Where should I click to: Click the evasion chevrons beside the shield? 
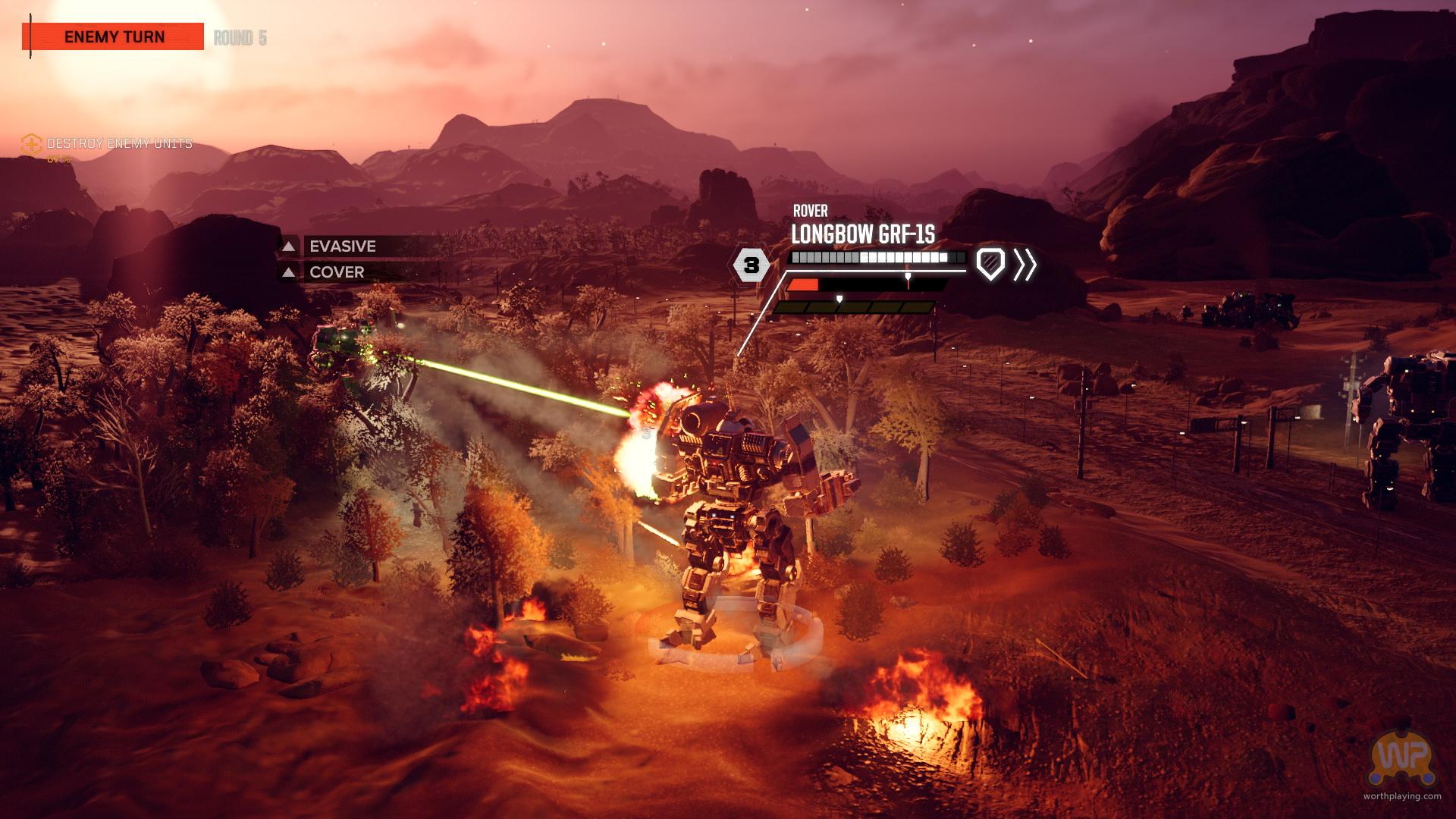pyautogui.click(x=1025, y=264)
